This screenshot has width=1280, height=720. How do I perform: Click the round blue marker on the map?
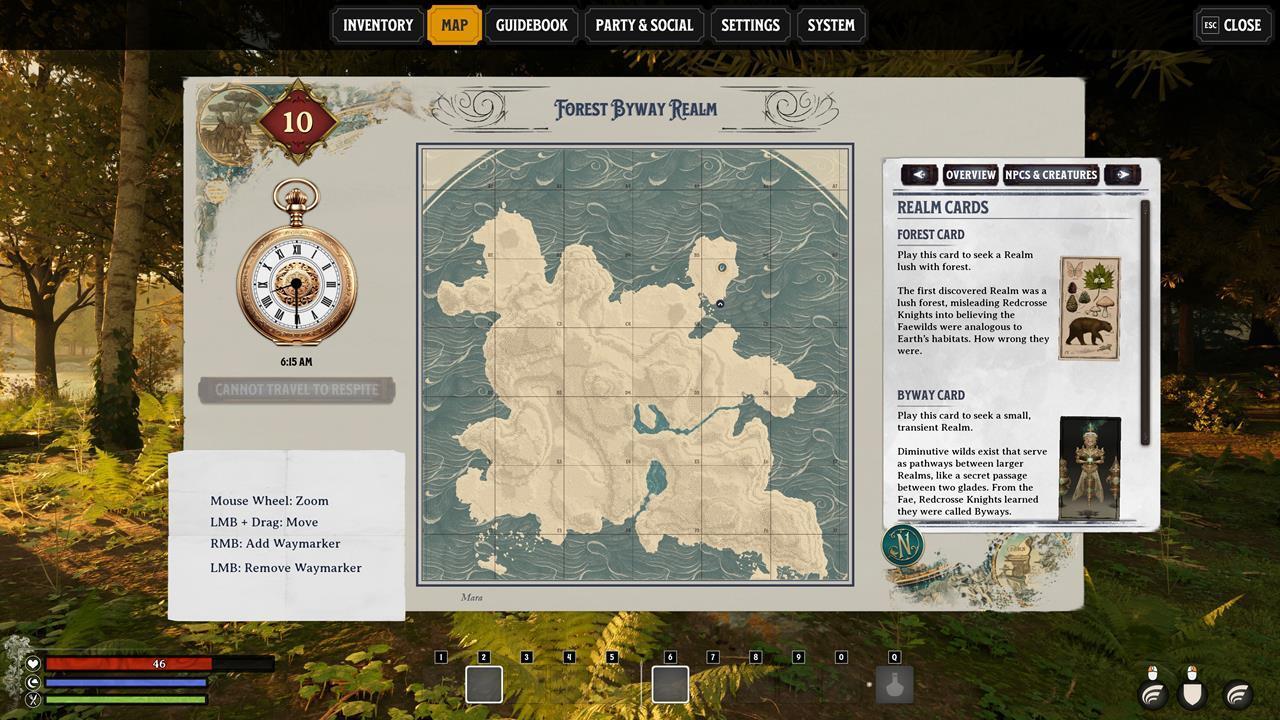723,268
